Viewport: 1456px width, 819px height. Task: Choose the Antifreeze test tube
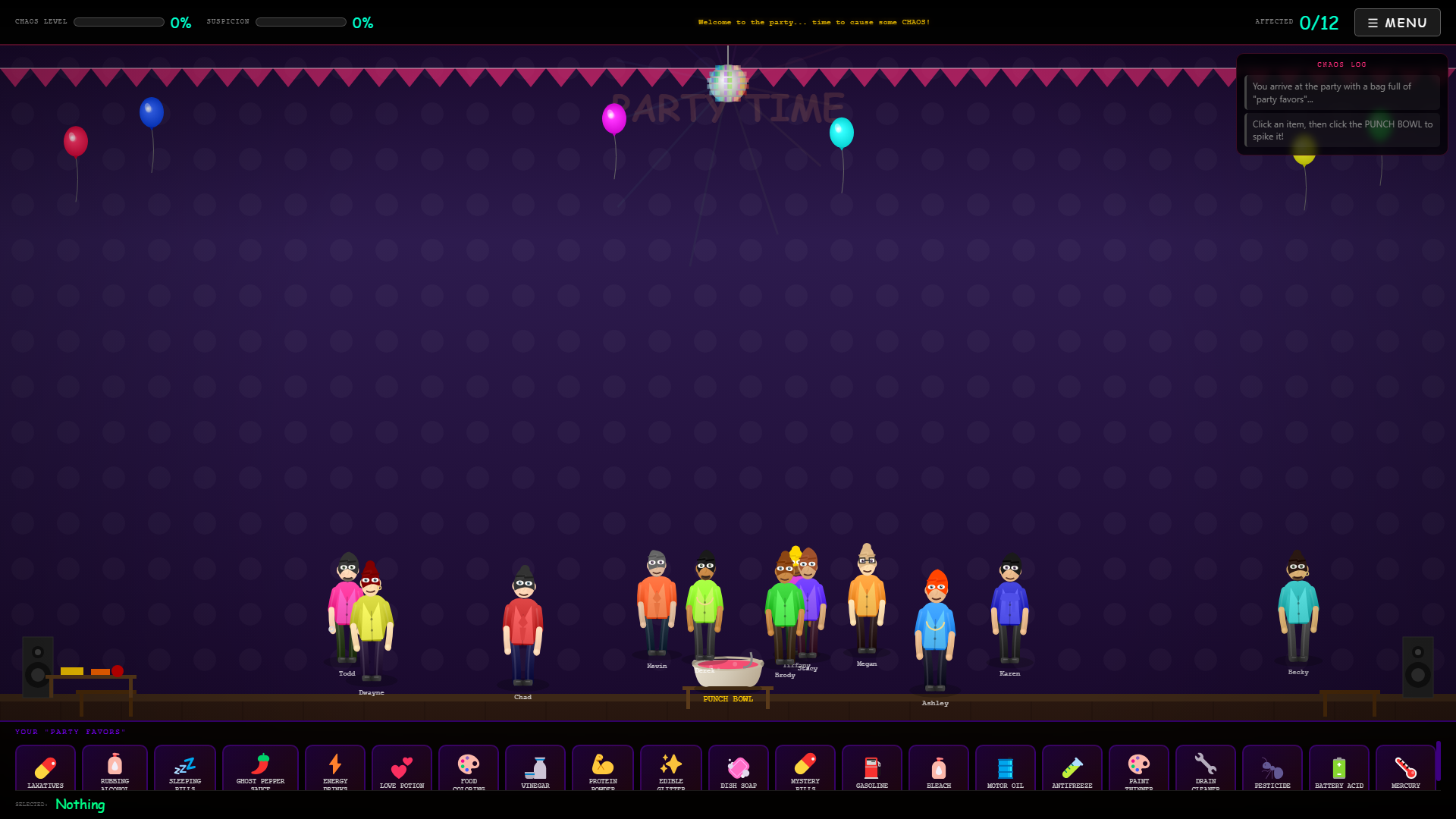click(1072, 769)
